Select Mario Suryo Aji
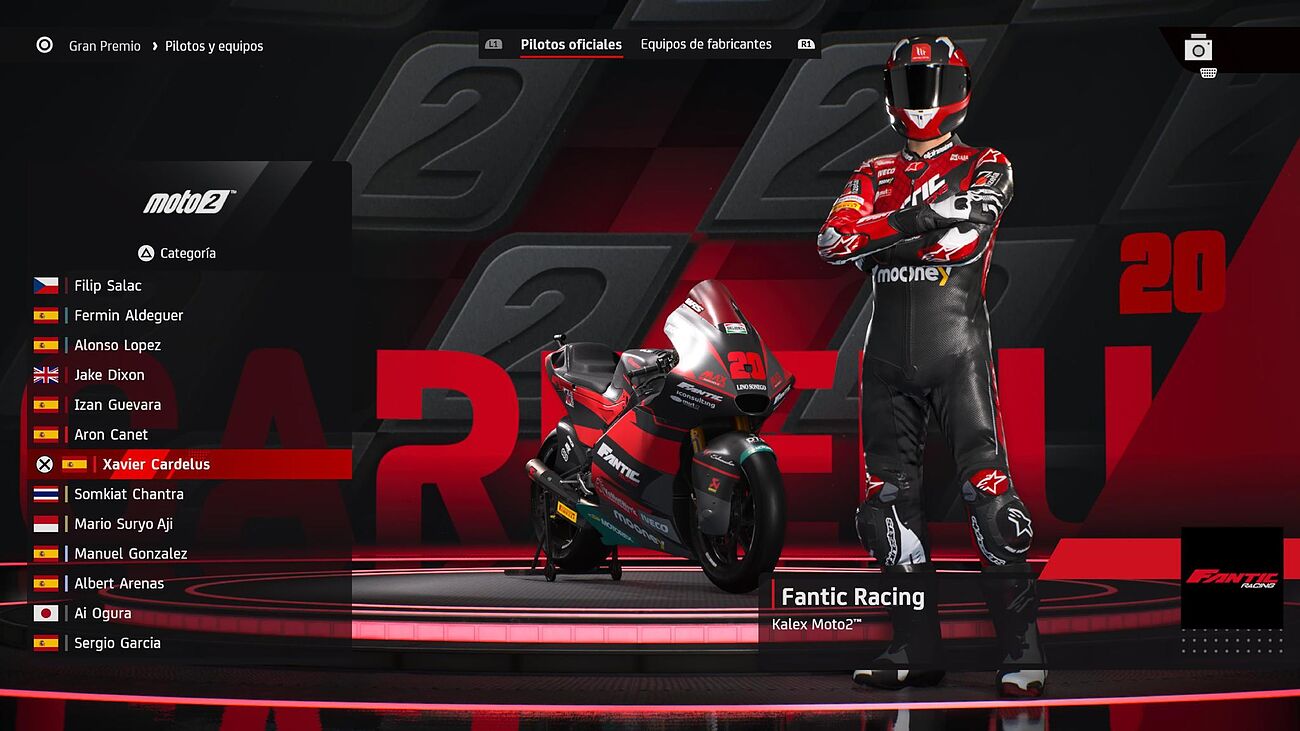This screenshot has width=1300, height=731. pyautogui.click(x=123, y=524)
